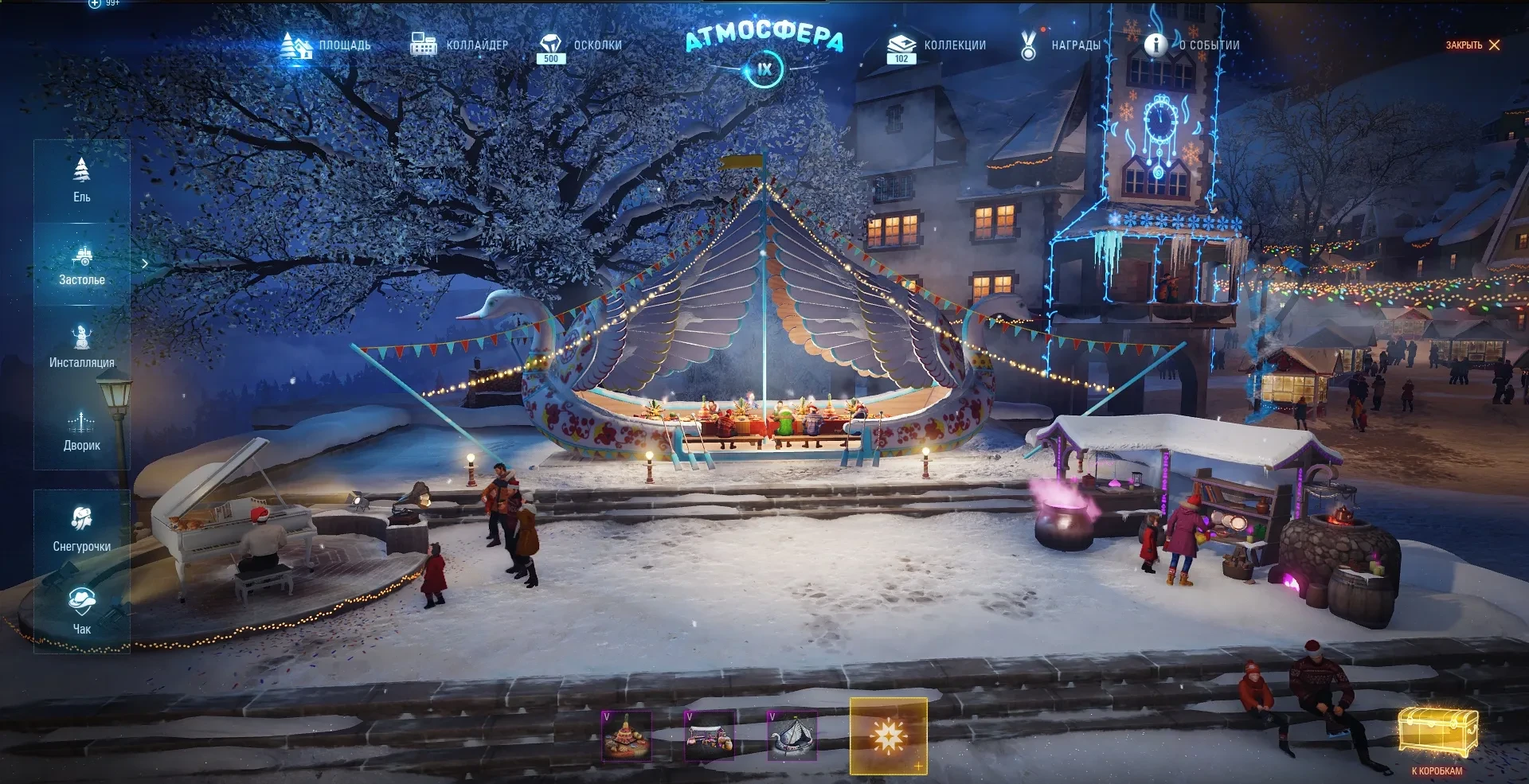Close the screen with Закрыть
The image size is (1529, 784).
click(1472, 45)
